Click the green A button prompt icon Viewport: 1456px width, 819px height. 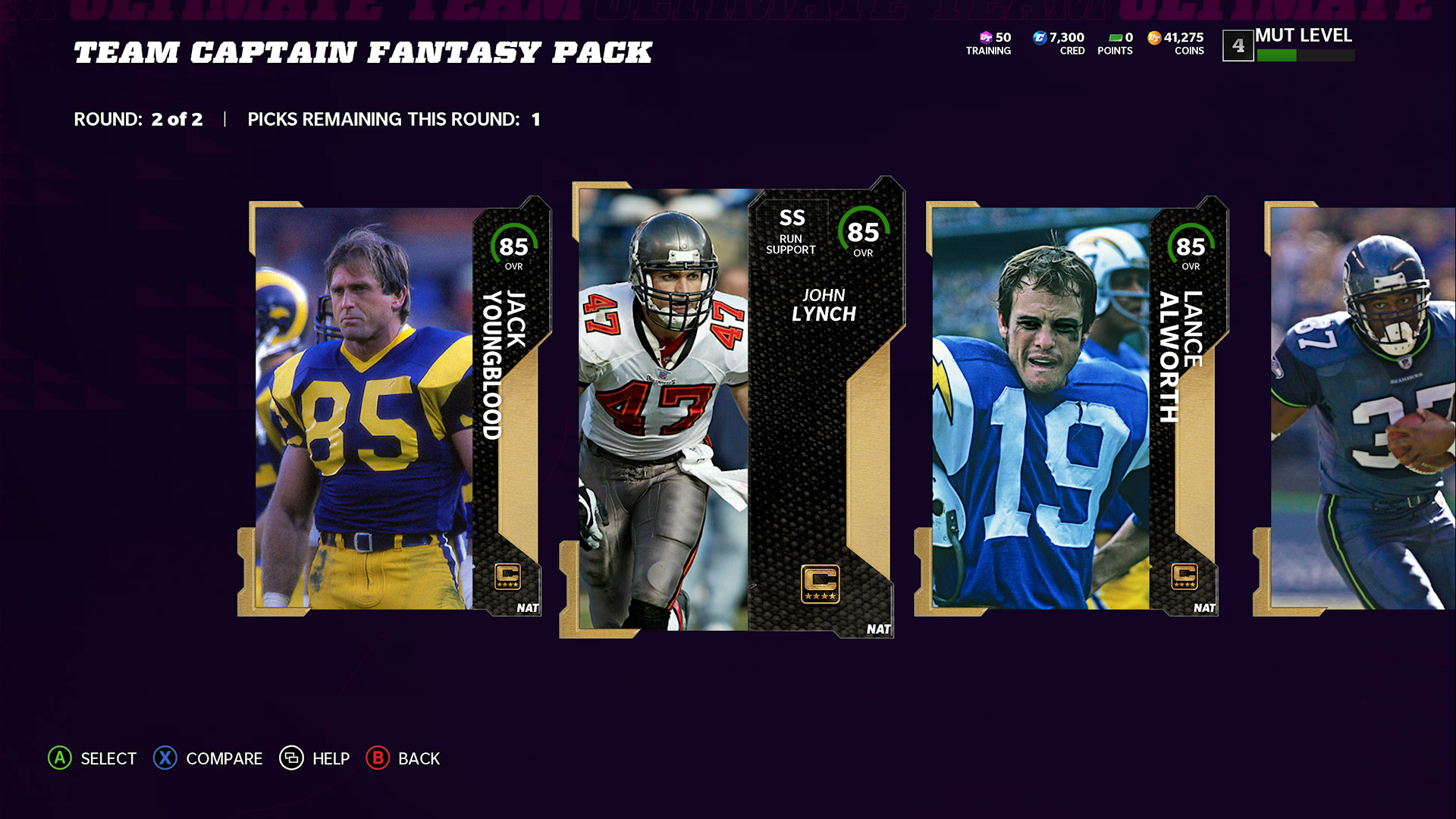point(58,758)
